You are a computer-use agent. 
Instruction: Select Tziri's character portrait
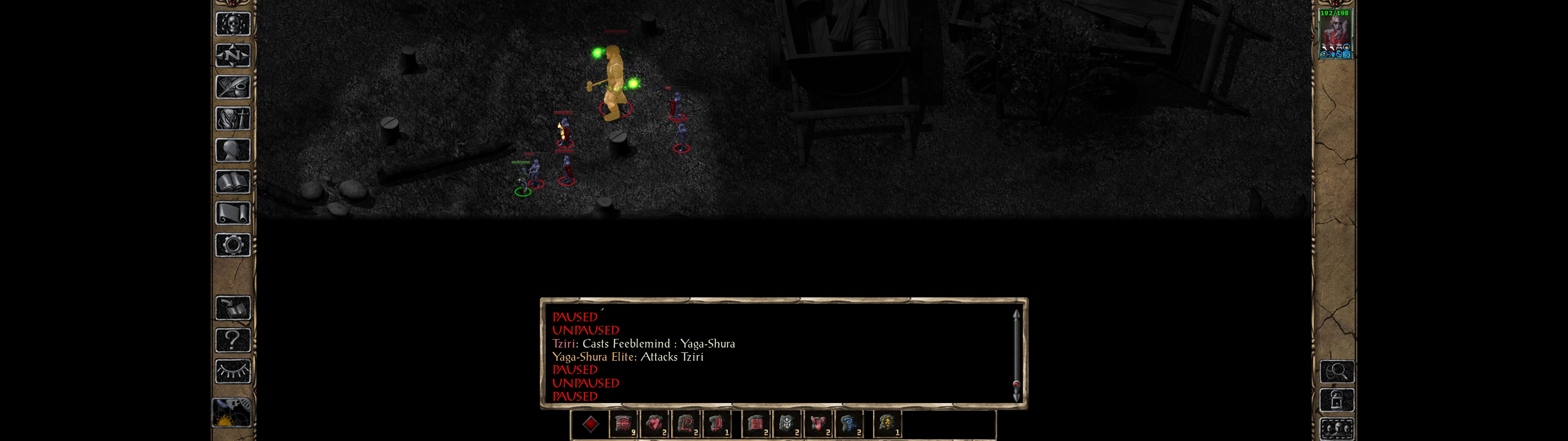pos(1334,34)
